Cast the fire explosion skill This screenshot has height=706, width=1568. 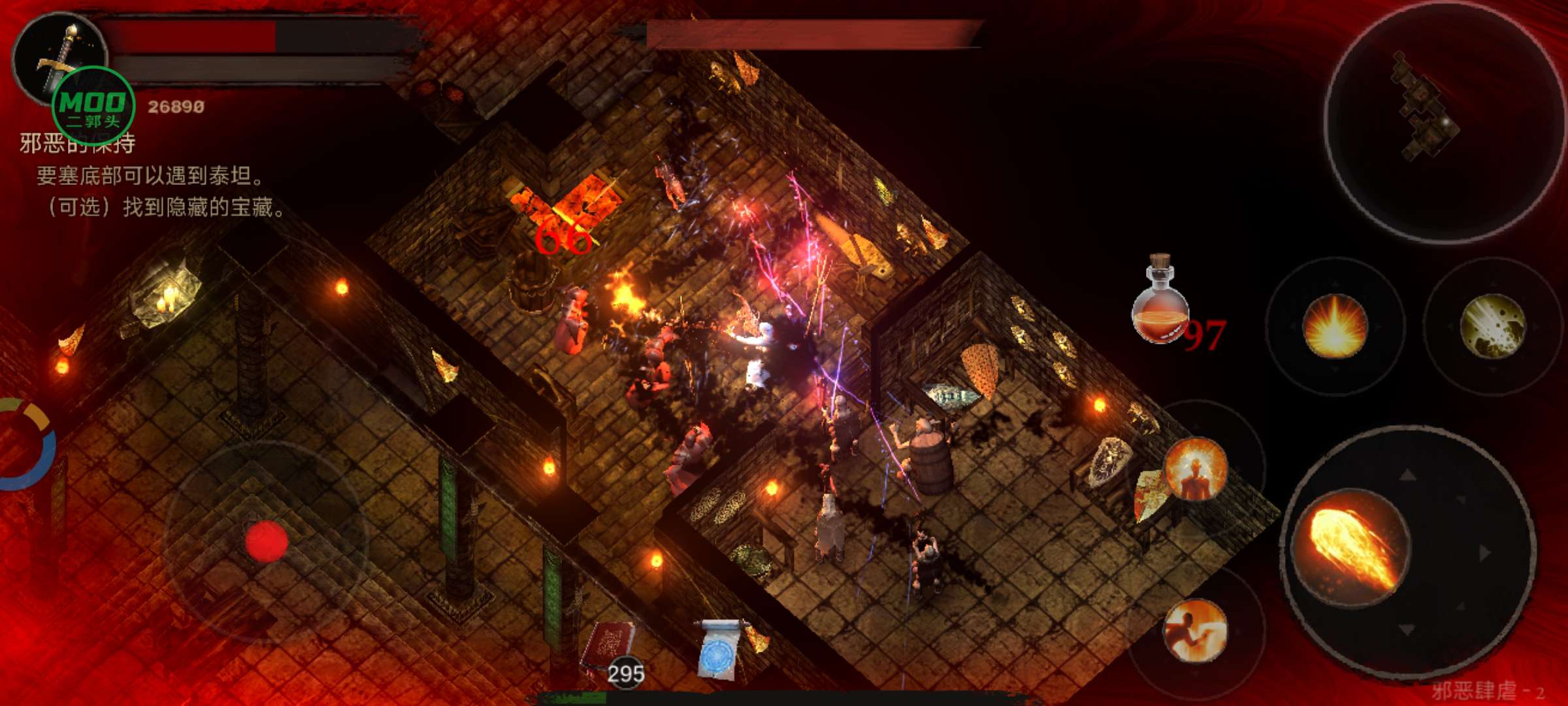(x=1334, y=326)
